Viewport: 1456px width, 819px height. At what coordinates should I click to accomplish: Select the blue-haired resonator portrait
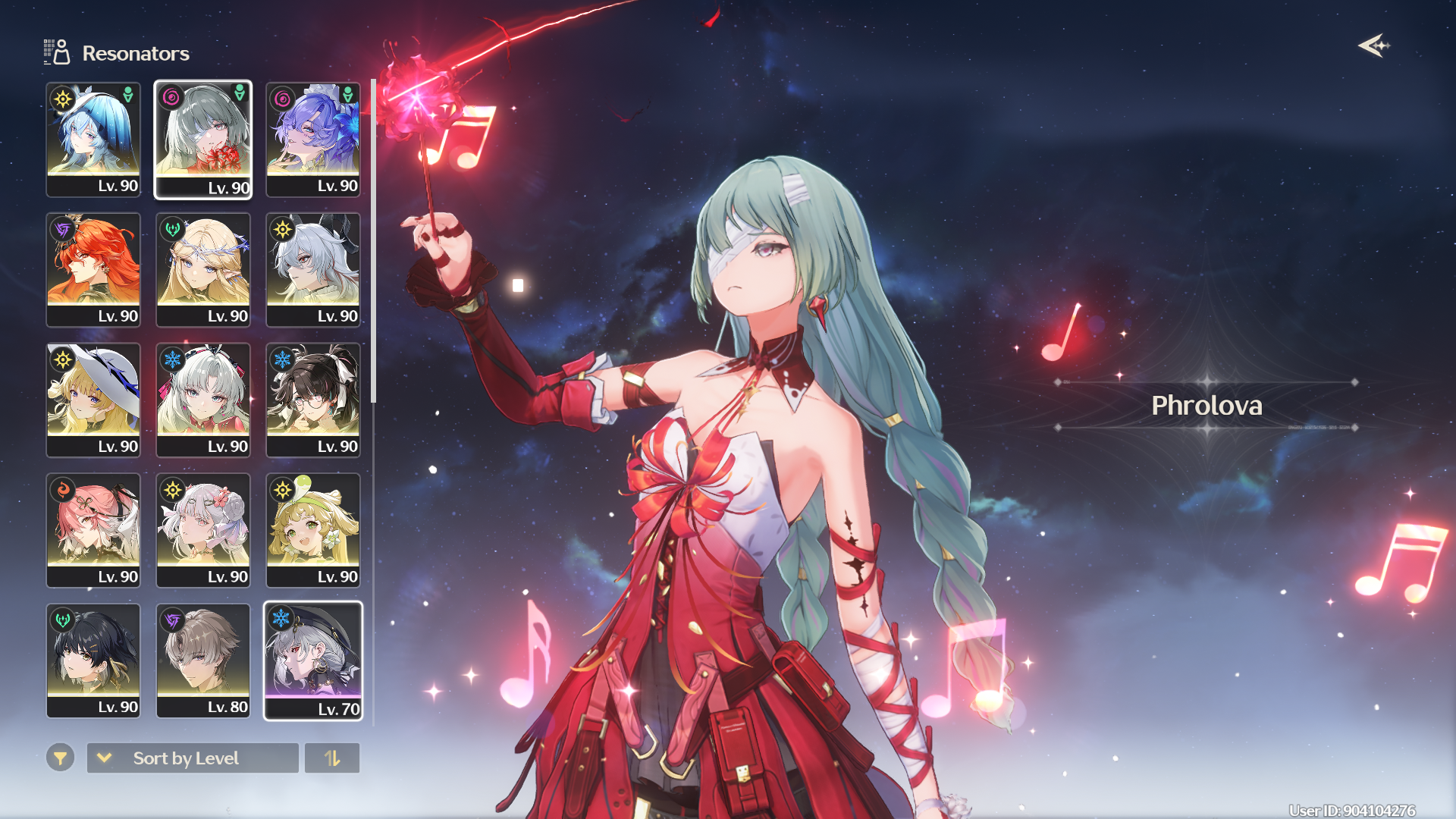coord(93,140)
